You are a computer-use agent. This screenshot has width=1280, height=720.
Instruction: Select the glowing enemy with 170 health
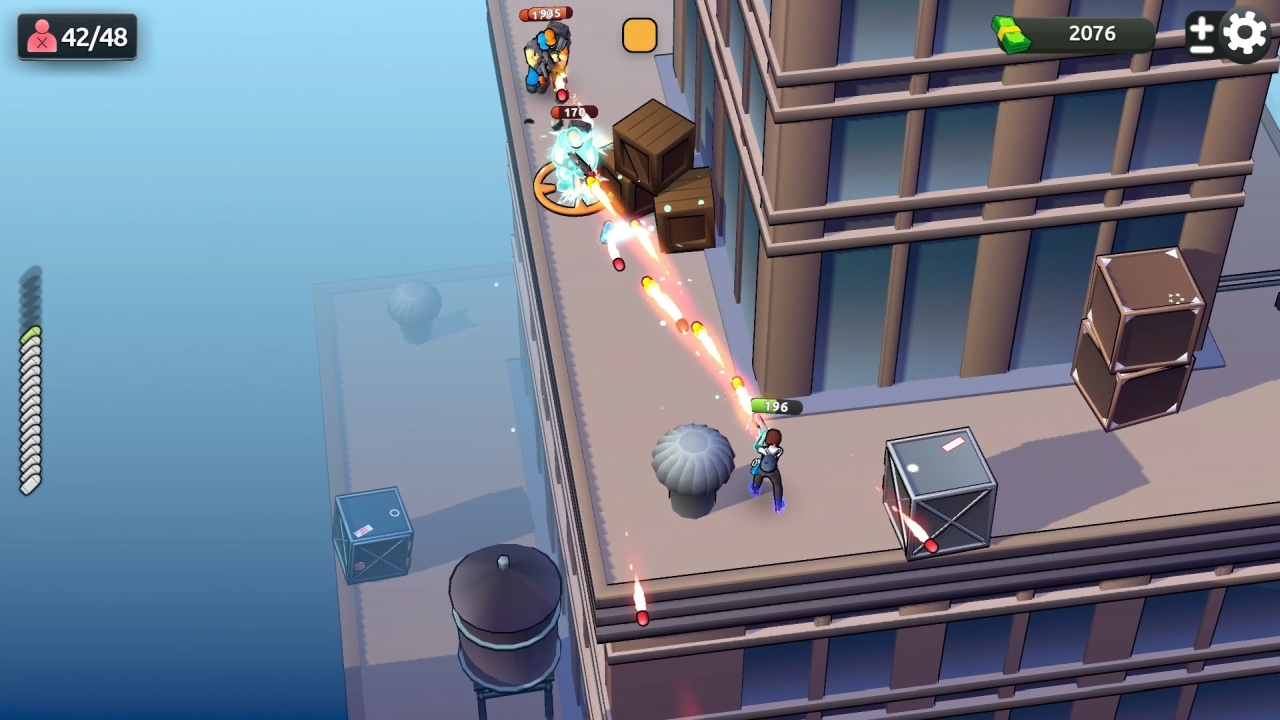pyautogui.click(x=575, y=160)
